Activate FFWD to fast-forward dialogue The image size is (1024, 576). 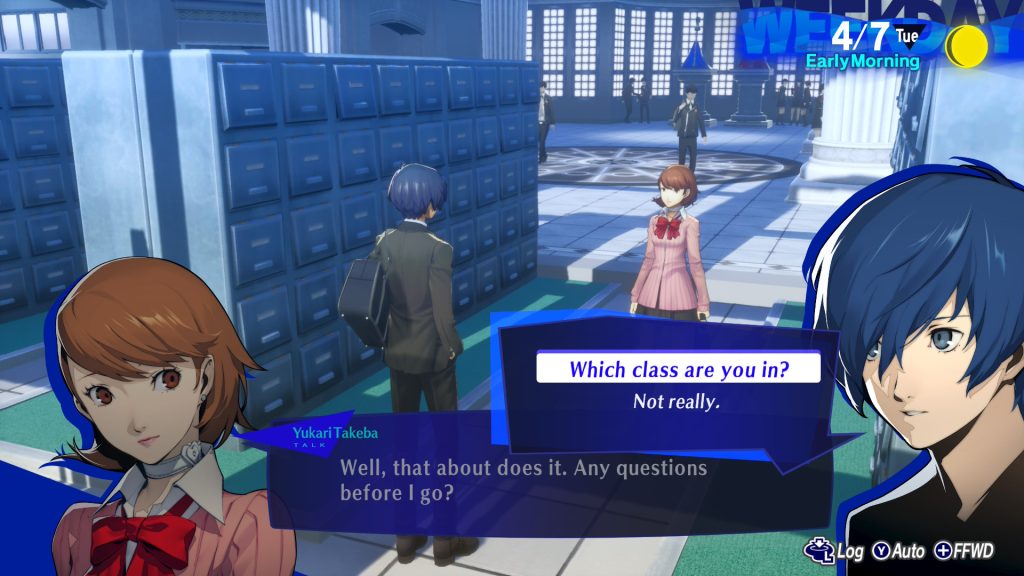point(965,551)
